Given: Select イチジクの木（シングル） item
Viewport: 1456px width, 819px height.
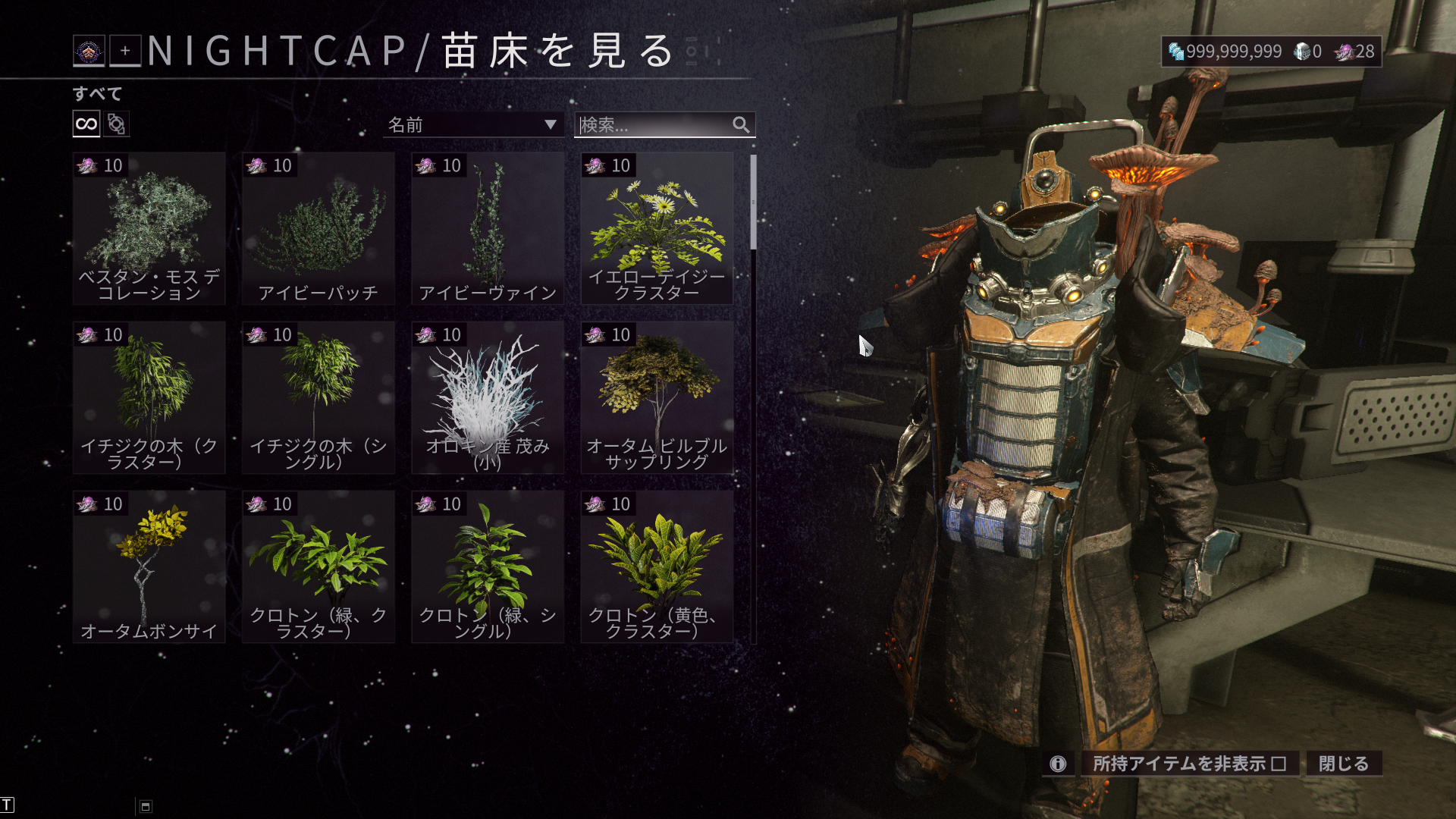Looking at the screenshot, I should 318,397.
